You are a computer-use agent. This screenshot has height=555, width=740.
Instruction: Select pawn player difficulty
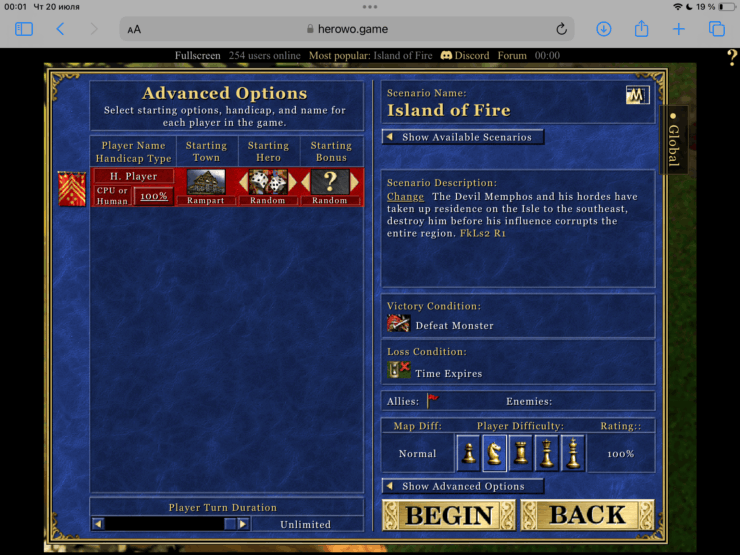(x=469, y=453)
